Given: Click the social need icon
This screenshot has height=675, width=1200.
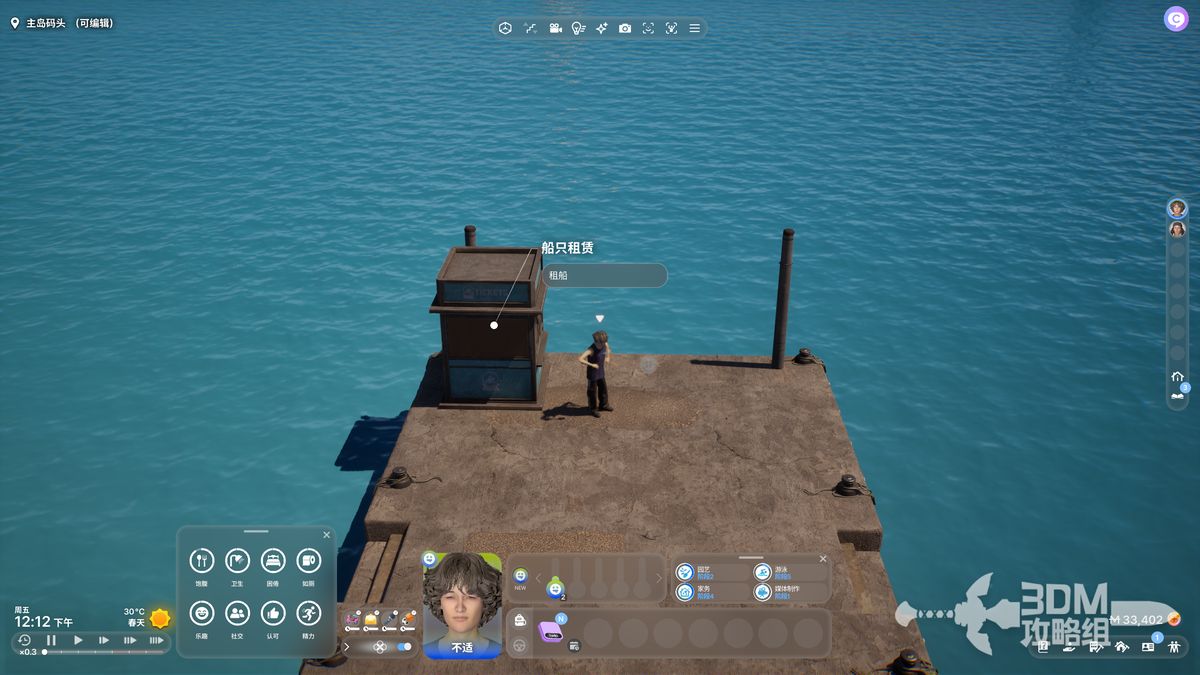Looking at the screenshot, I should [237, 613].
